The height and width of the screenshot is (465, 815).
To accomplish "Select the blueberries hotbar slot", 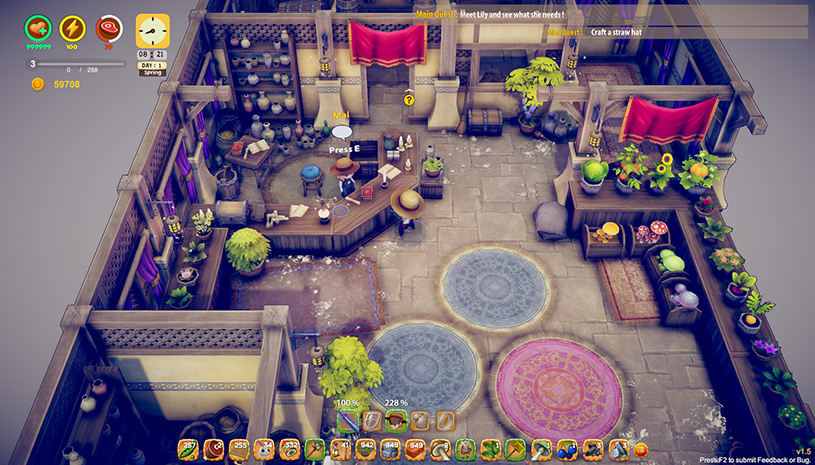I will (567, 449).
